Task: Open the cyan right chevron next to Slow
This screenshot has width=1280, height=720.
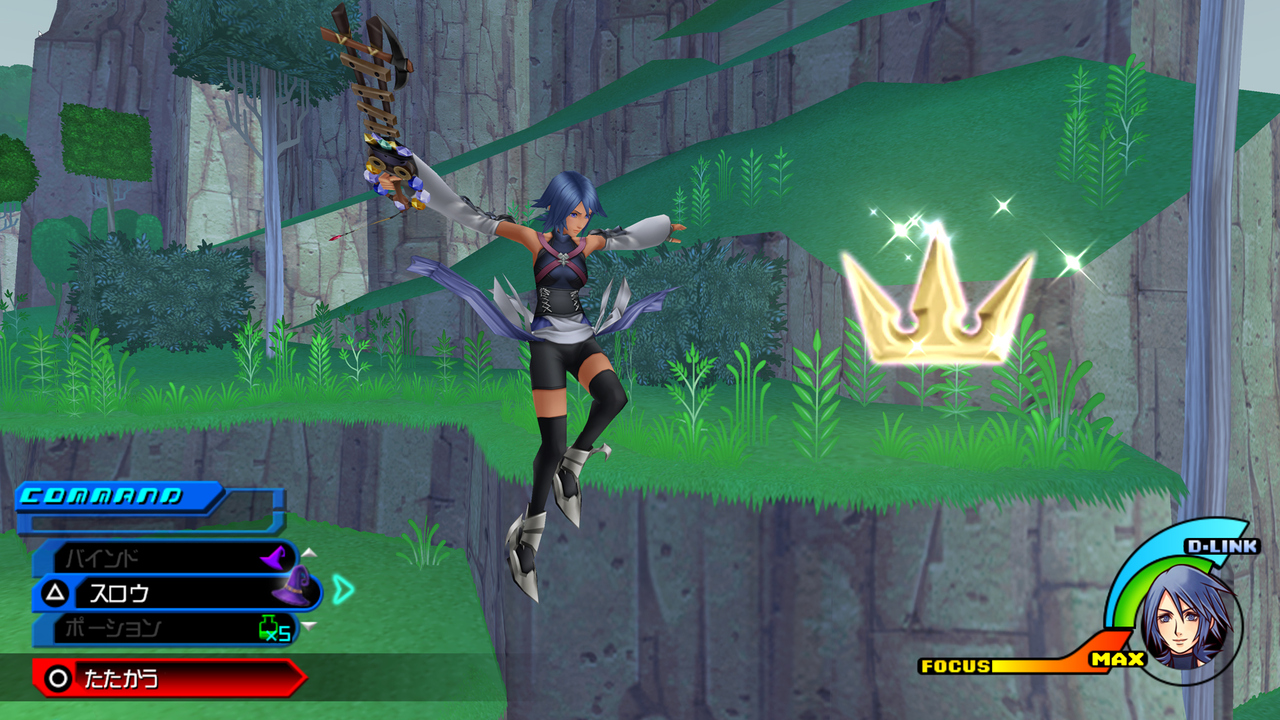Action: [x=344, y=590]
